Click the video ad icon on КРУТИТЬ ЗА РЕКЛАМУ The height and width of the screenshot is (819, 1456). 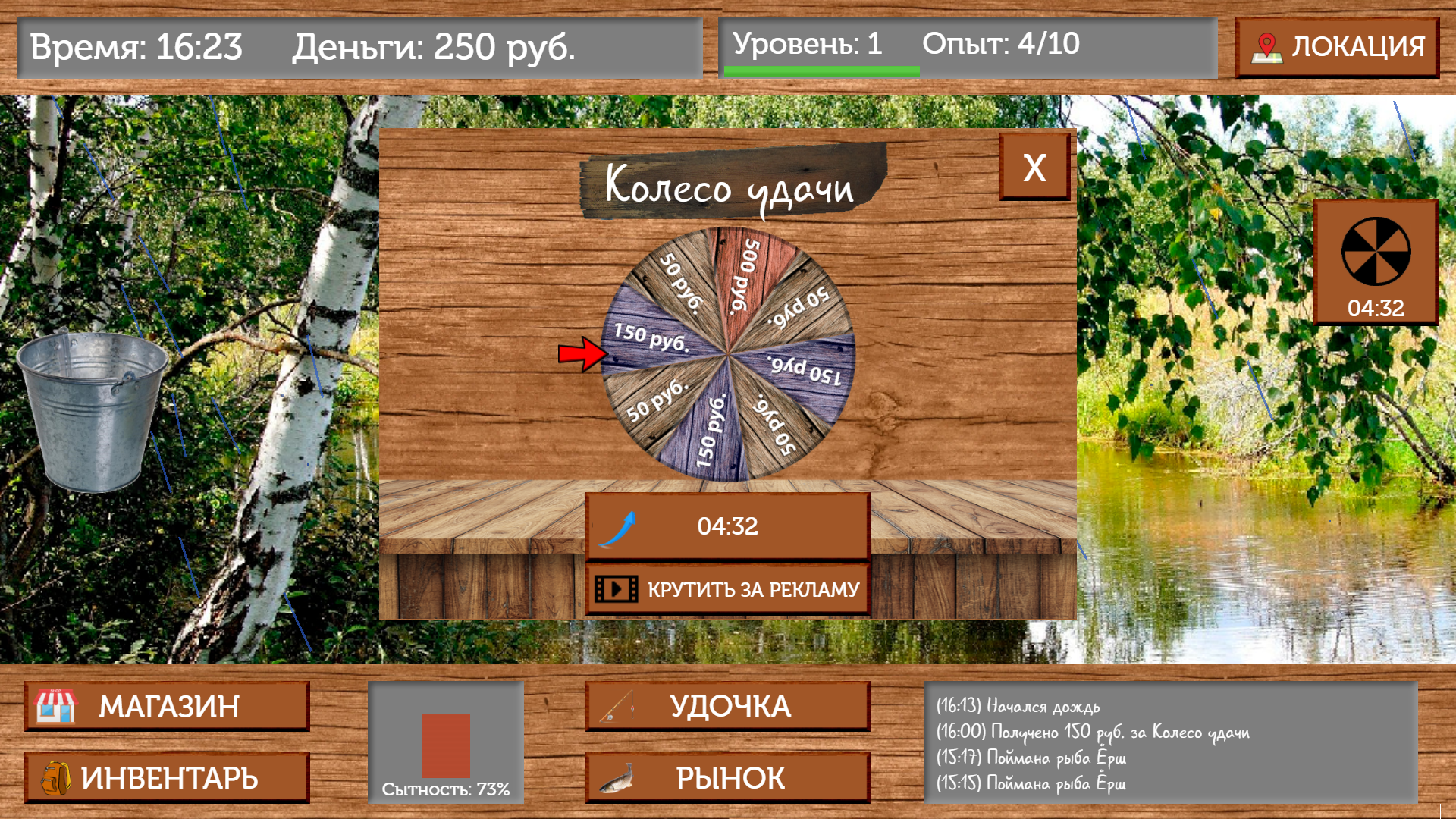coord(617,587)
